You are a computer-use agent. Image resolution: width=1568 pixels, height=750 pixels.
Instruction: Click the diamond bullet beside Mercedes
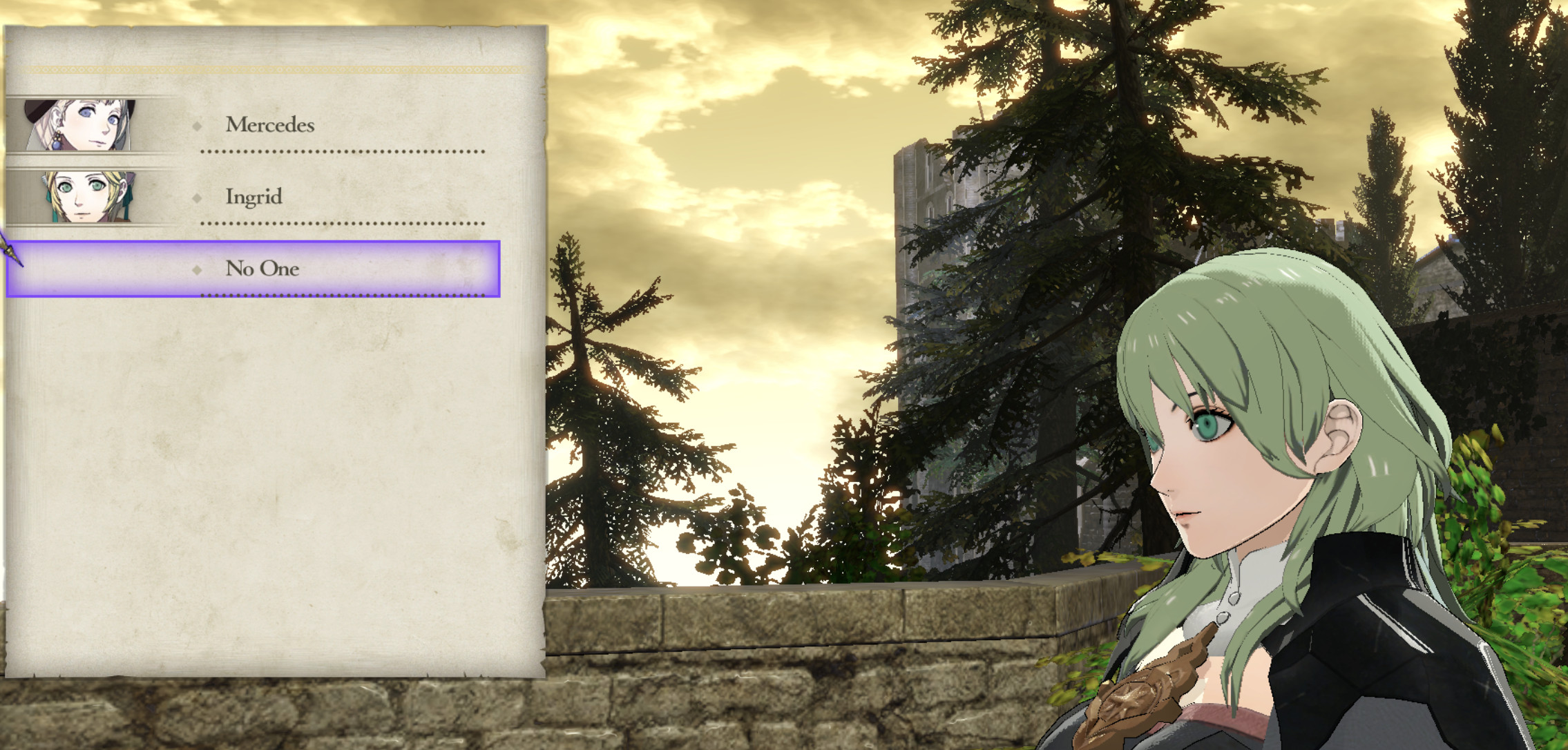(199, 124)
